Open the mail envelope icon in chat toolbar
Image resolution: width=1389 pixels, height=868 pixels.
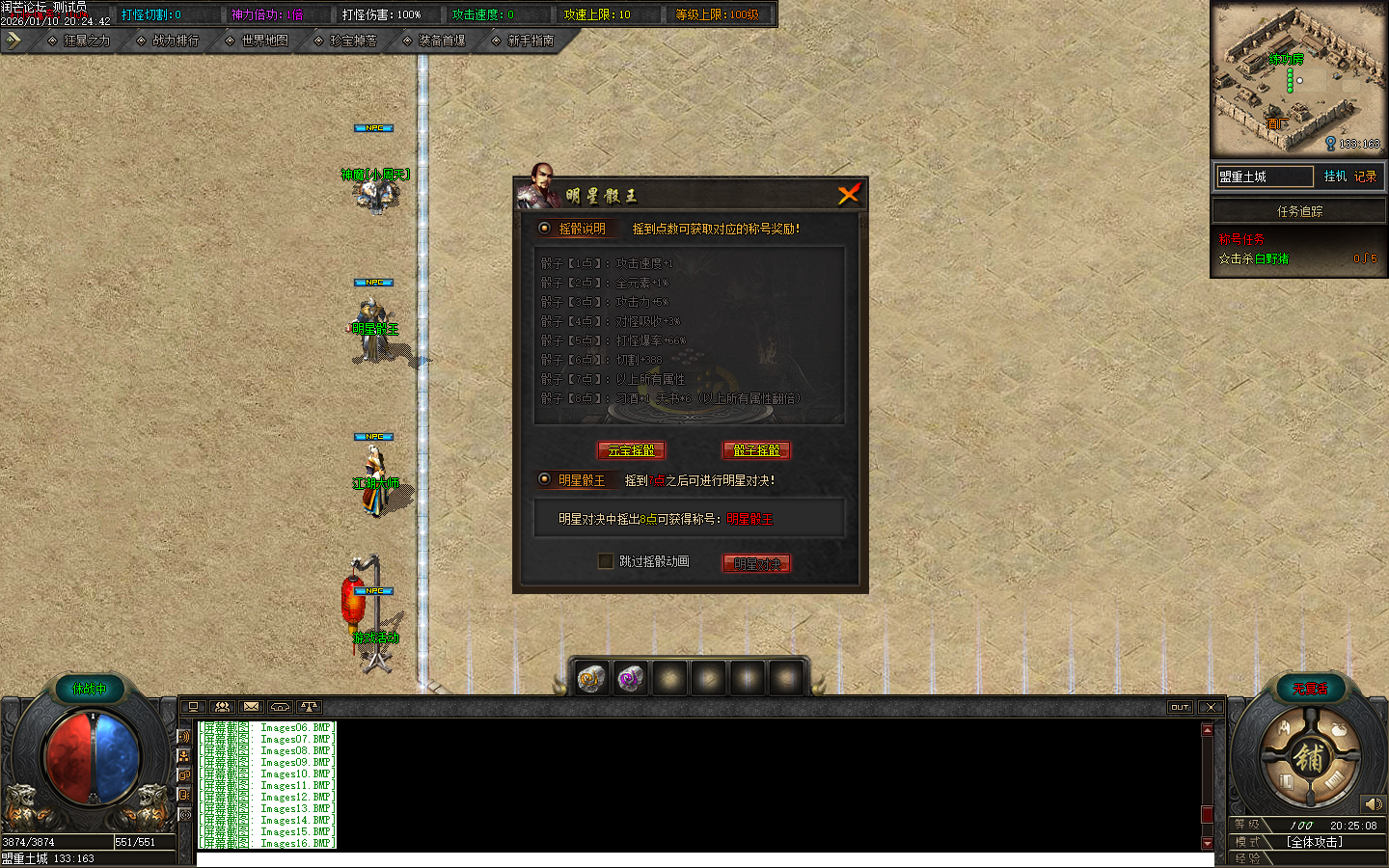point(251,707)
